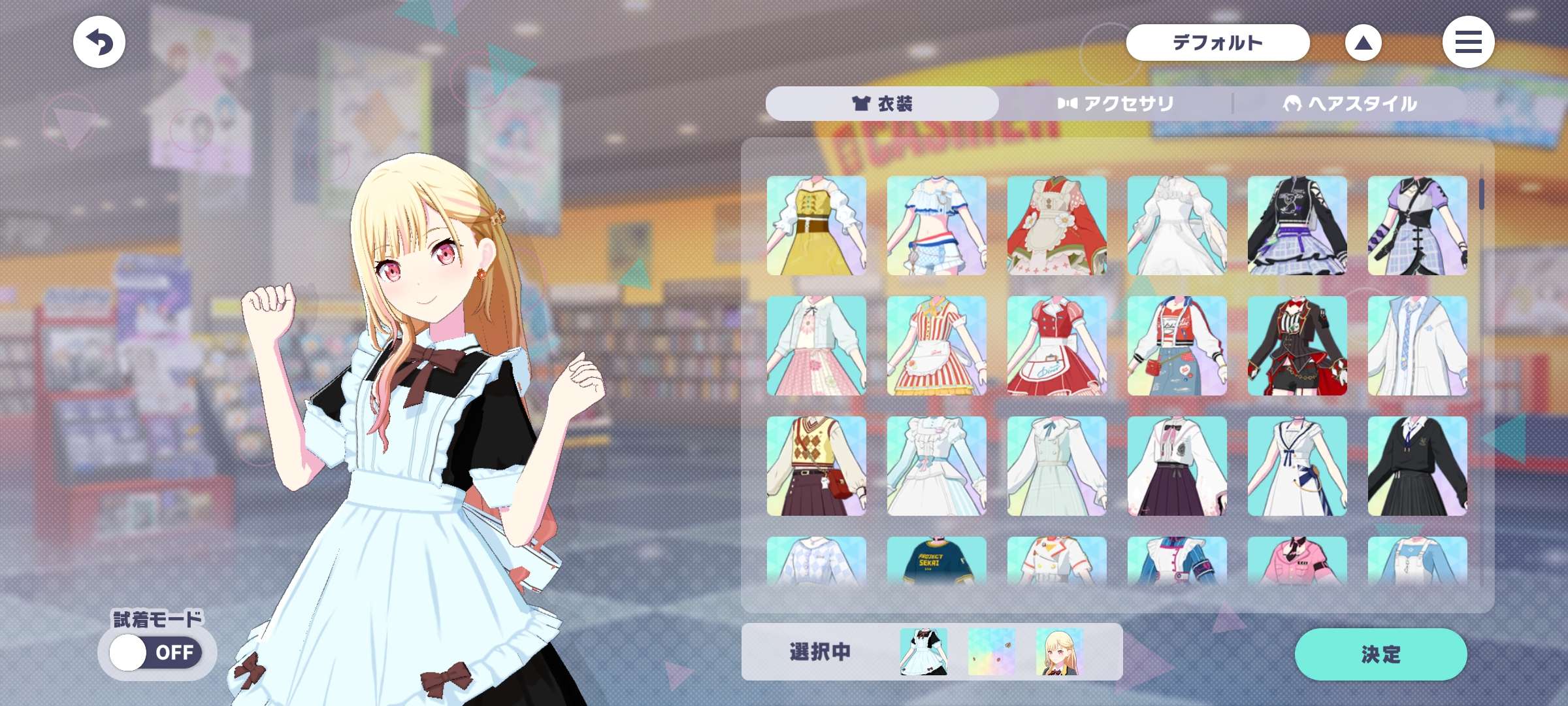
Task: Confirm selection with the 決定 button
Action: click(1380, 654)
